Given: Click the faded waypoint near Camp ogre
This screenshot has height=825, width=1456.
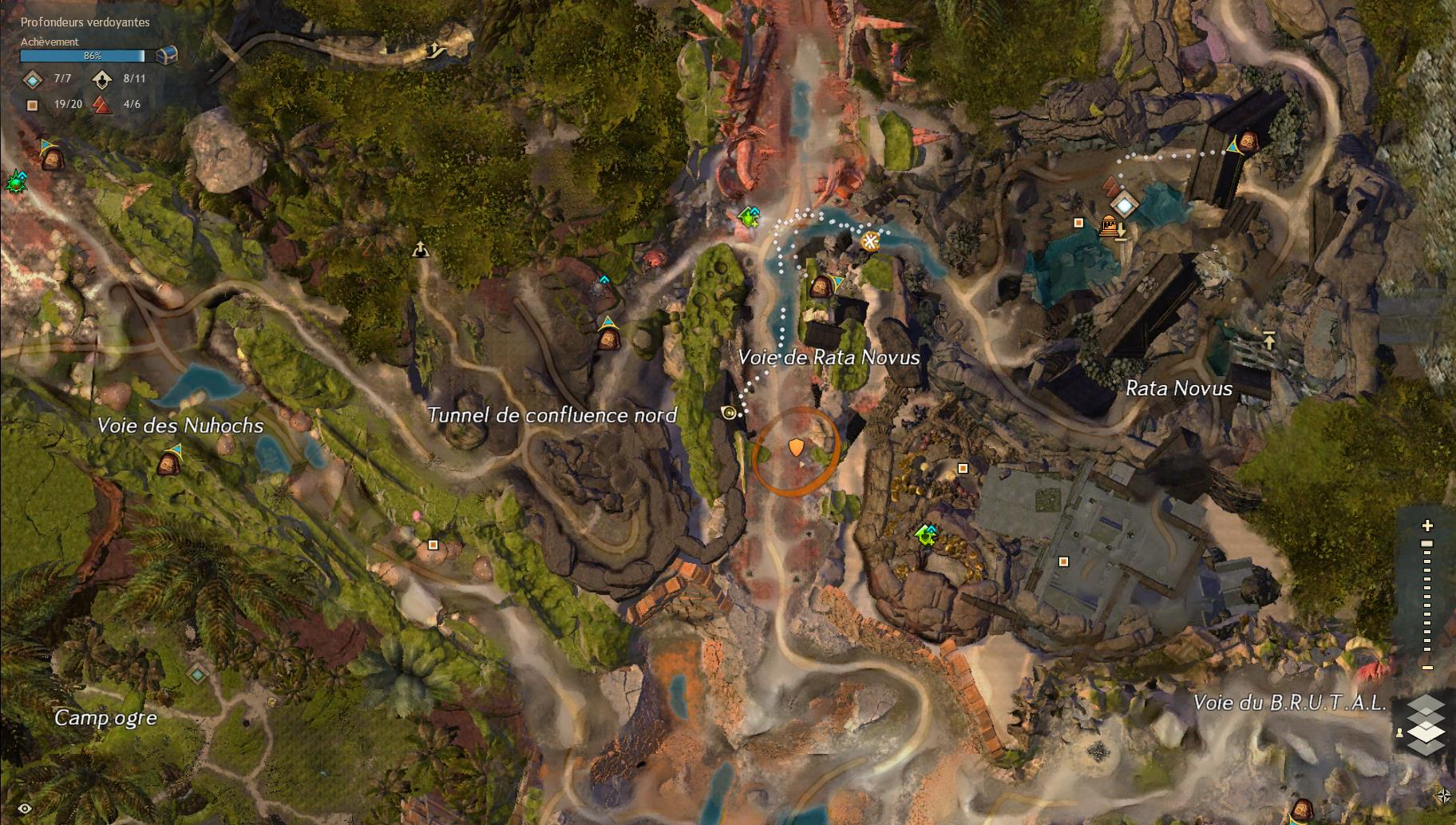Looking at the screenshot, I should pyautogui.click(x=197, y=675).
